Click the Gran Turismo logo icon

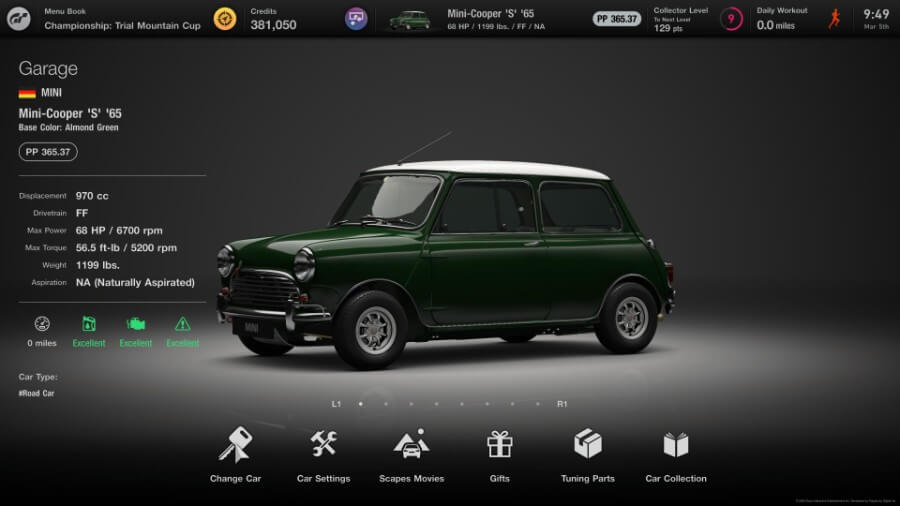[19, 19]
